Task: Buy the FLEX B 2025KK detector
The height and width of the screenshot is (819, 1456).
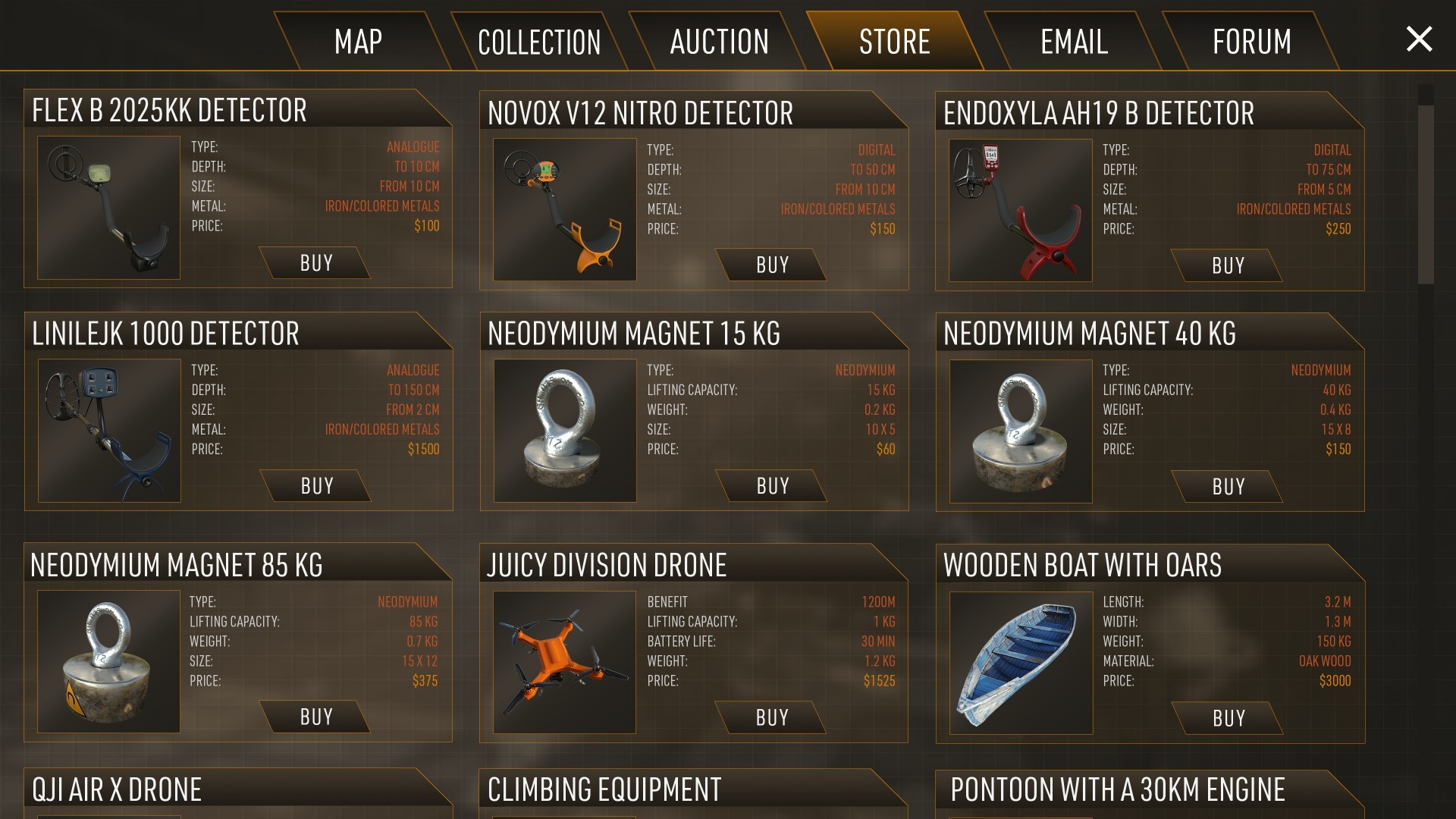Action: 315,263
